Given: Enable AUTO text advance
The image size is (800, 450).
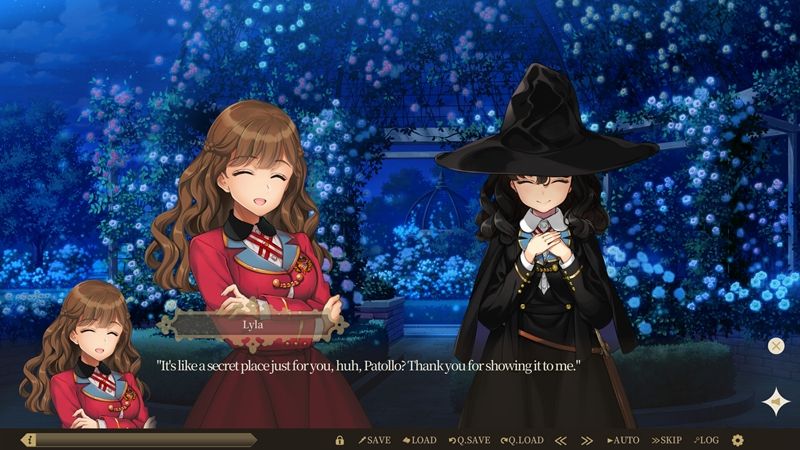Looking at the screenshot, I should coord(623,440).
